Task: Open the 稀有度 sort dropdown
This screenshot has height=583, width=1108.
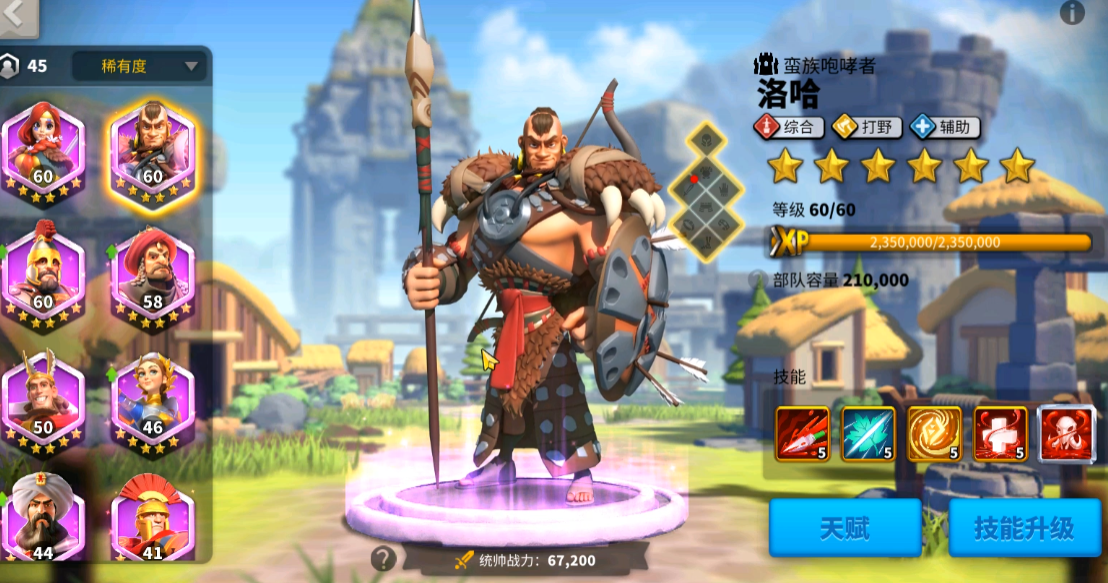Action: click(x=139, y=67)
